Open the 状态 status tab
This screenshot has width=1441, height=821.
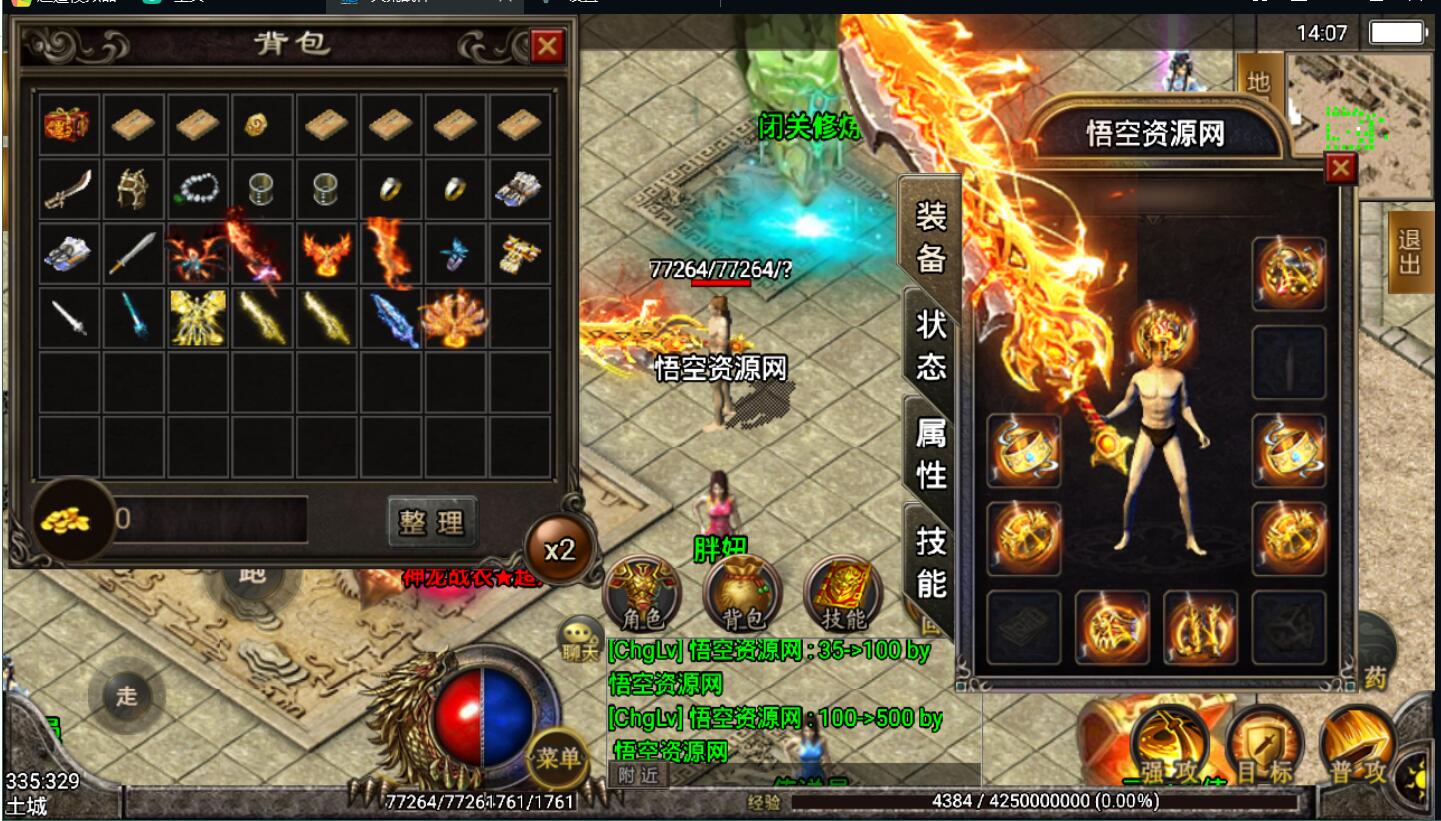(930, 344)
